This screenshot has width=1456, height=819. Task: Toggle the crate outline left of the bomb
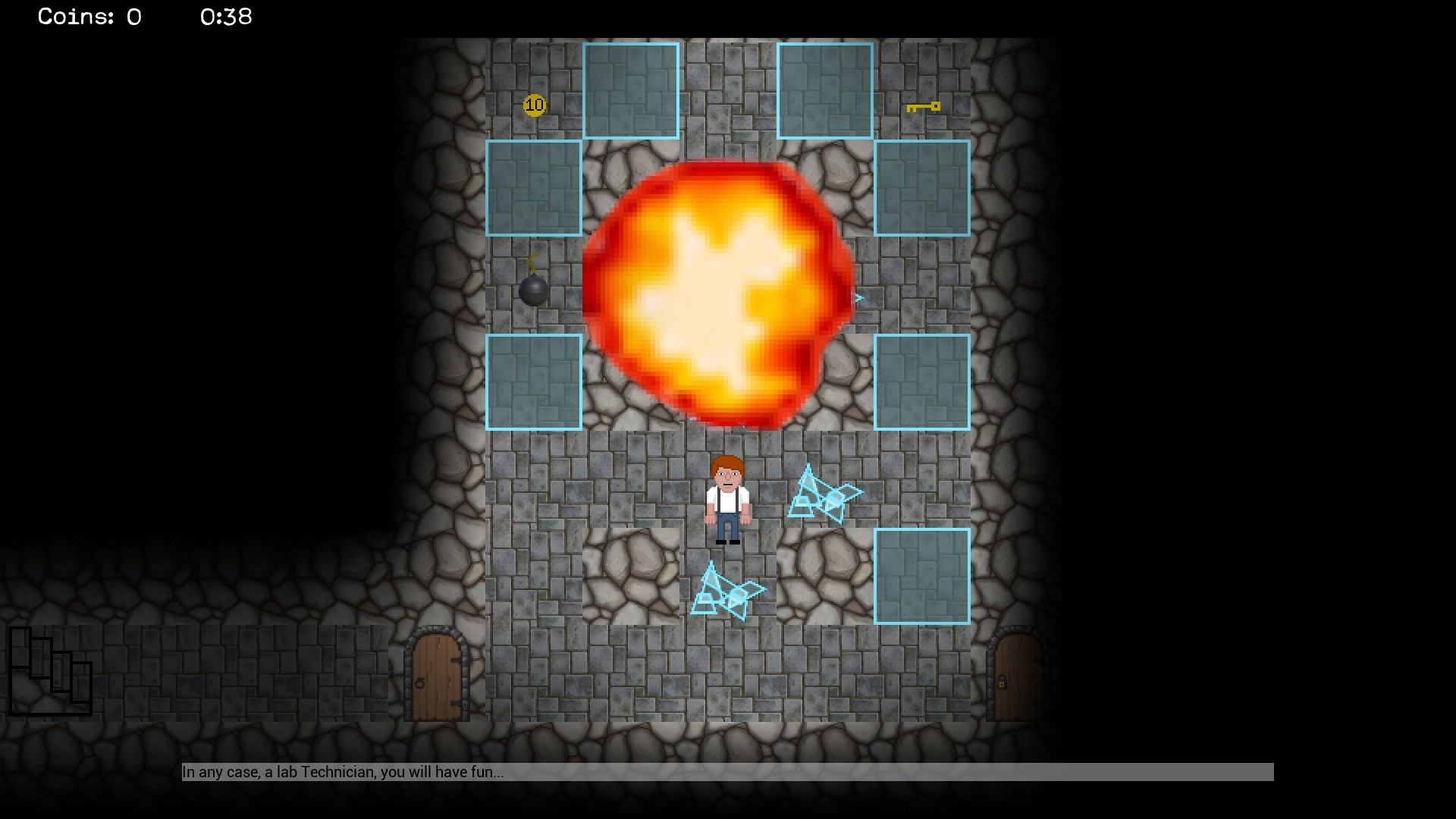534,187
